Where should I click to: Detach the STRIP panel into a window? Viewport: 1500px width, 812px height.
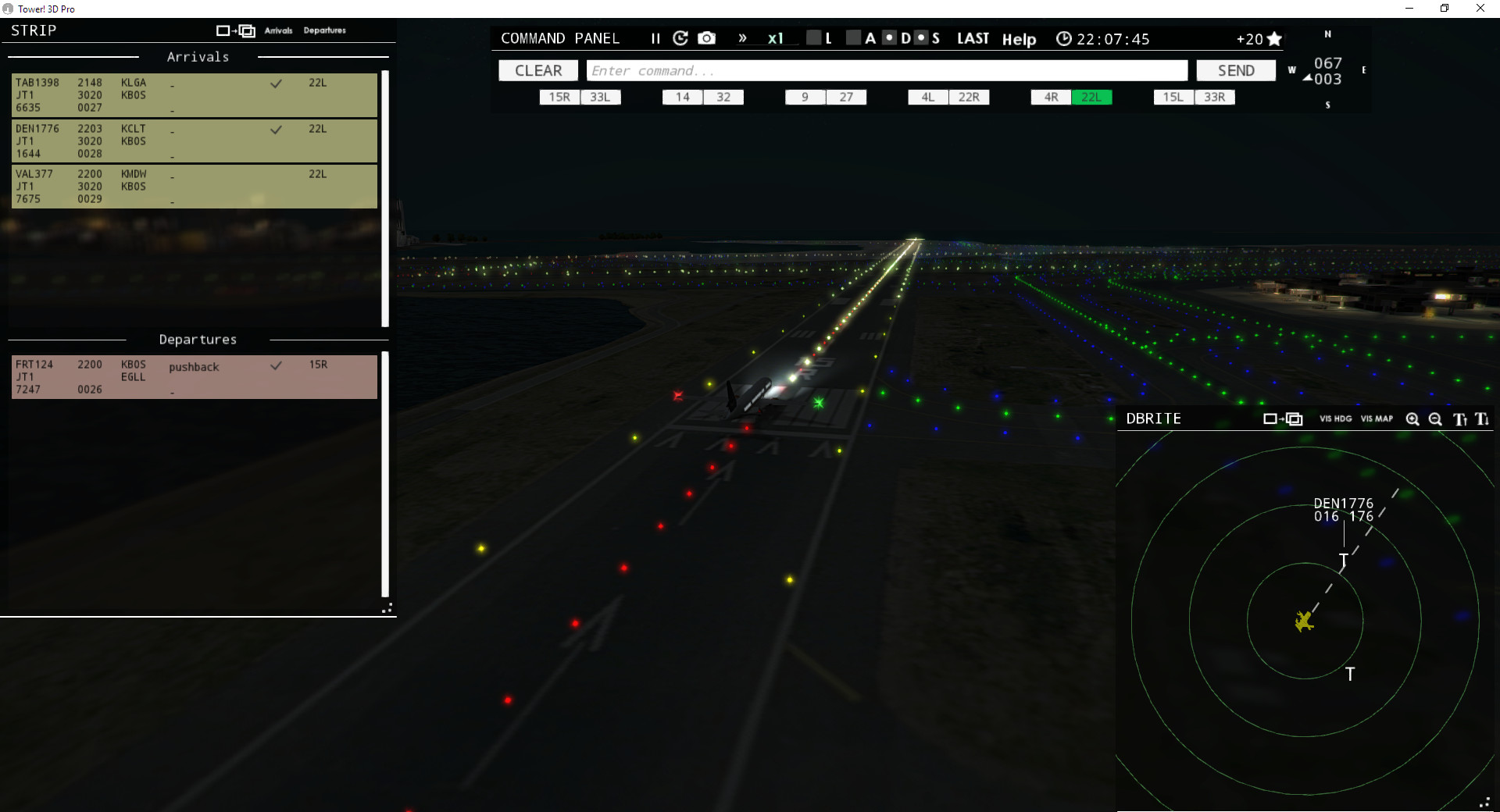pos(234,30)
